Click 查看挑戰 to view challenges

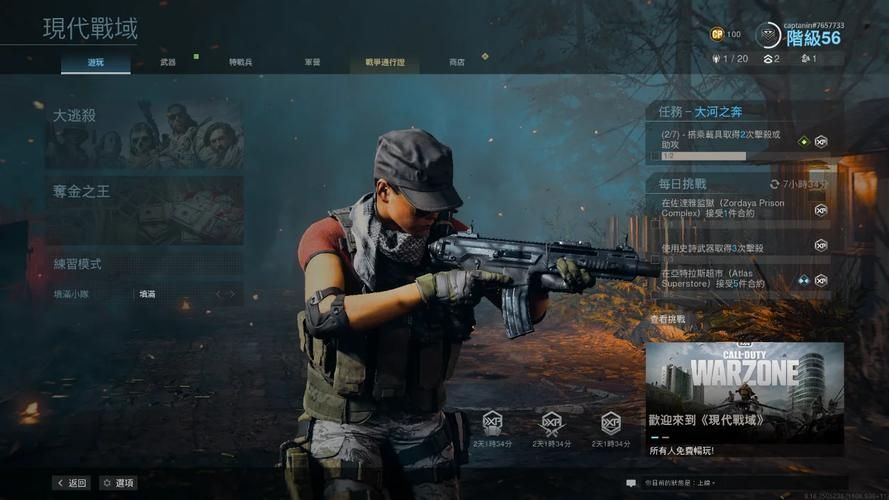tap(668, 319)
